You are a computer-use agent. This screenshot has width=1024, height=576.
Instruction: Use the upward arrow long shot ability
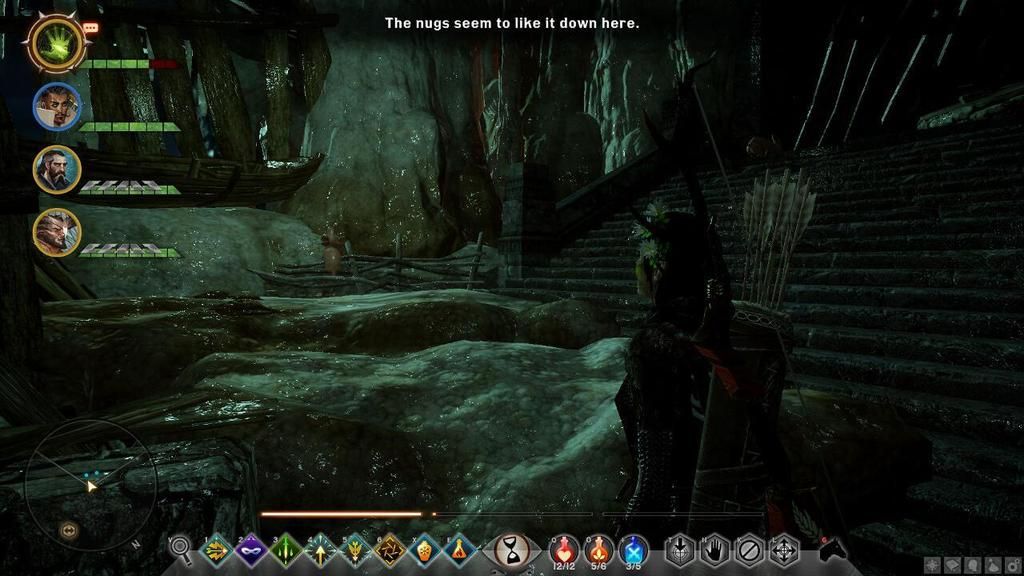(x=320, y=549)
